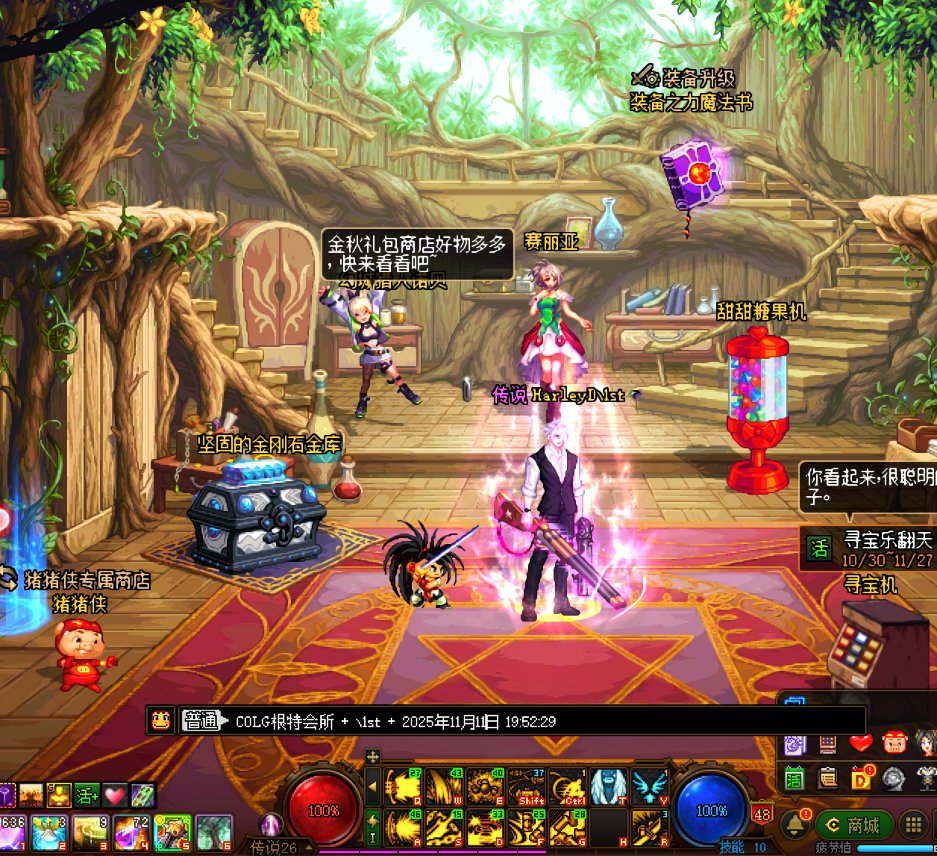Activate the skill labeled Shift

point(526,787)
